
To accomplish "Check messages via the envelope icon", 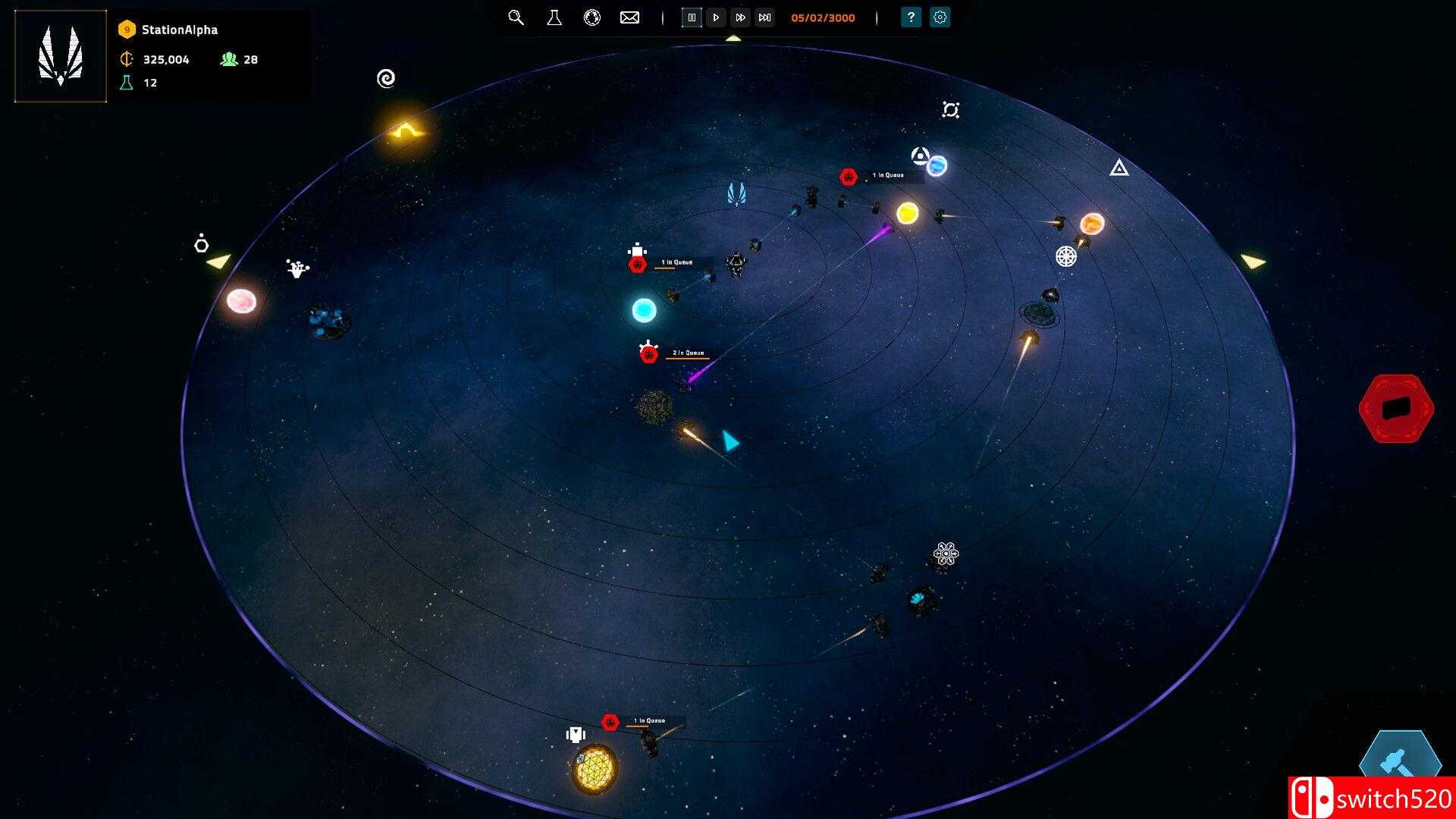I will (629, 17).
